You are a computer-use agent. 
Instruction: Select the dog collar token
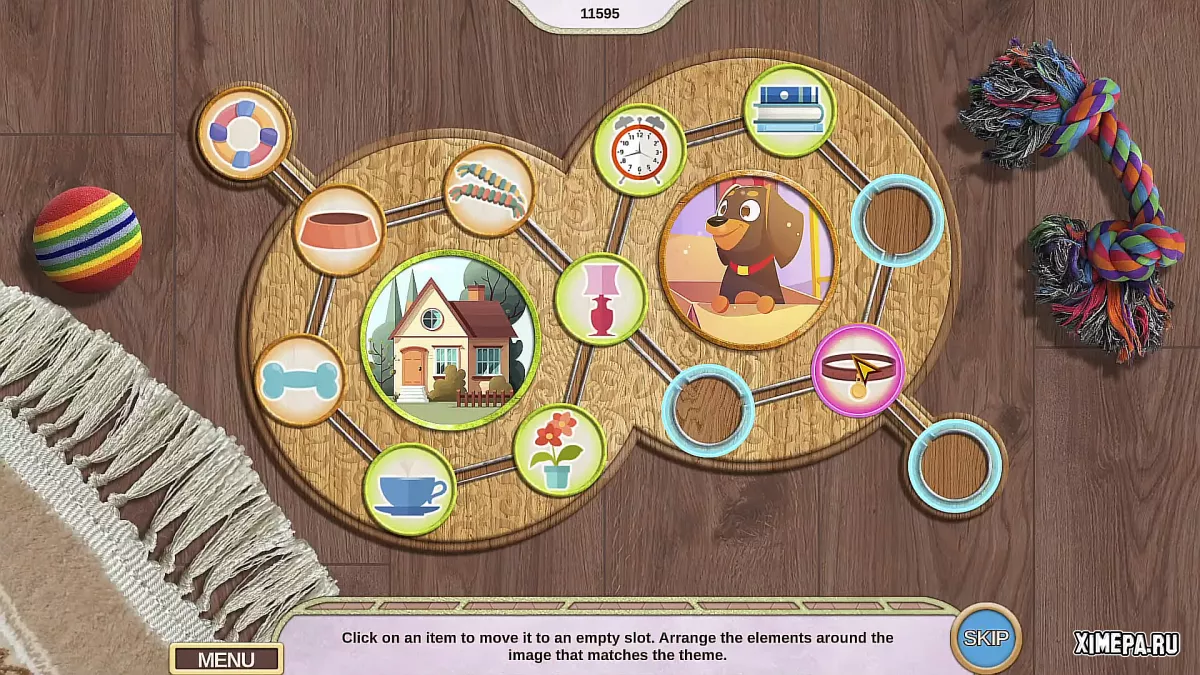click(857, 370)
